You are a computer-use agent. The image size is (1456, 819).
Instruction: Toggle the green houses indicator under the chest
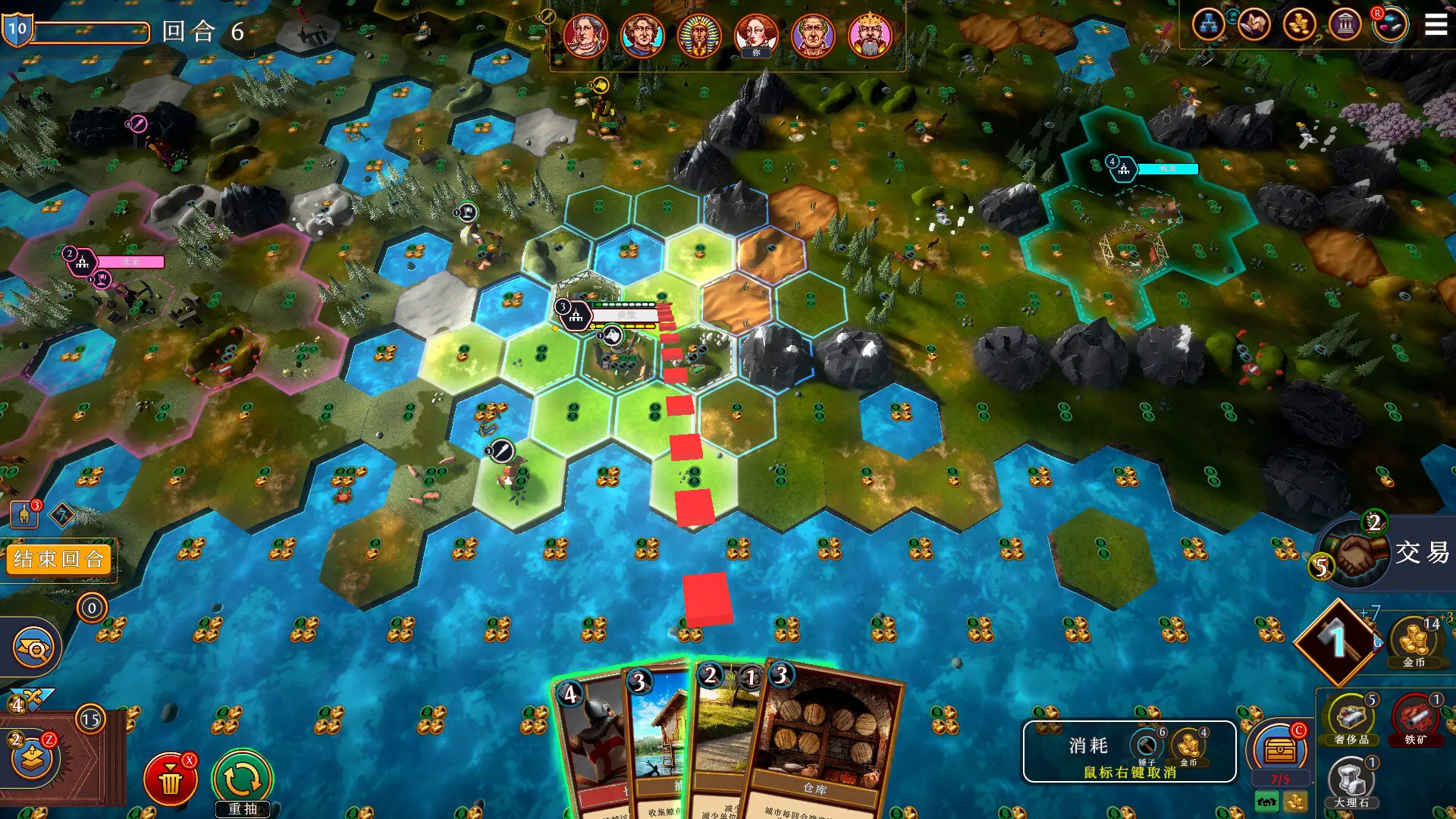(1267, 802)
